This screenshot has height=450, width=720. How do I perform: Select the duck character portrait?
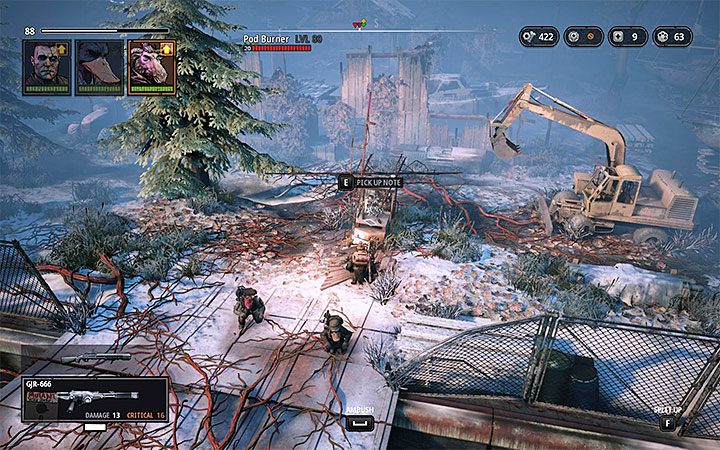(99, 67)
